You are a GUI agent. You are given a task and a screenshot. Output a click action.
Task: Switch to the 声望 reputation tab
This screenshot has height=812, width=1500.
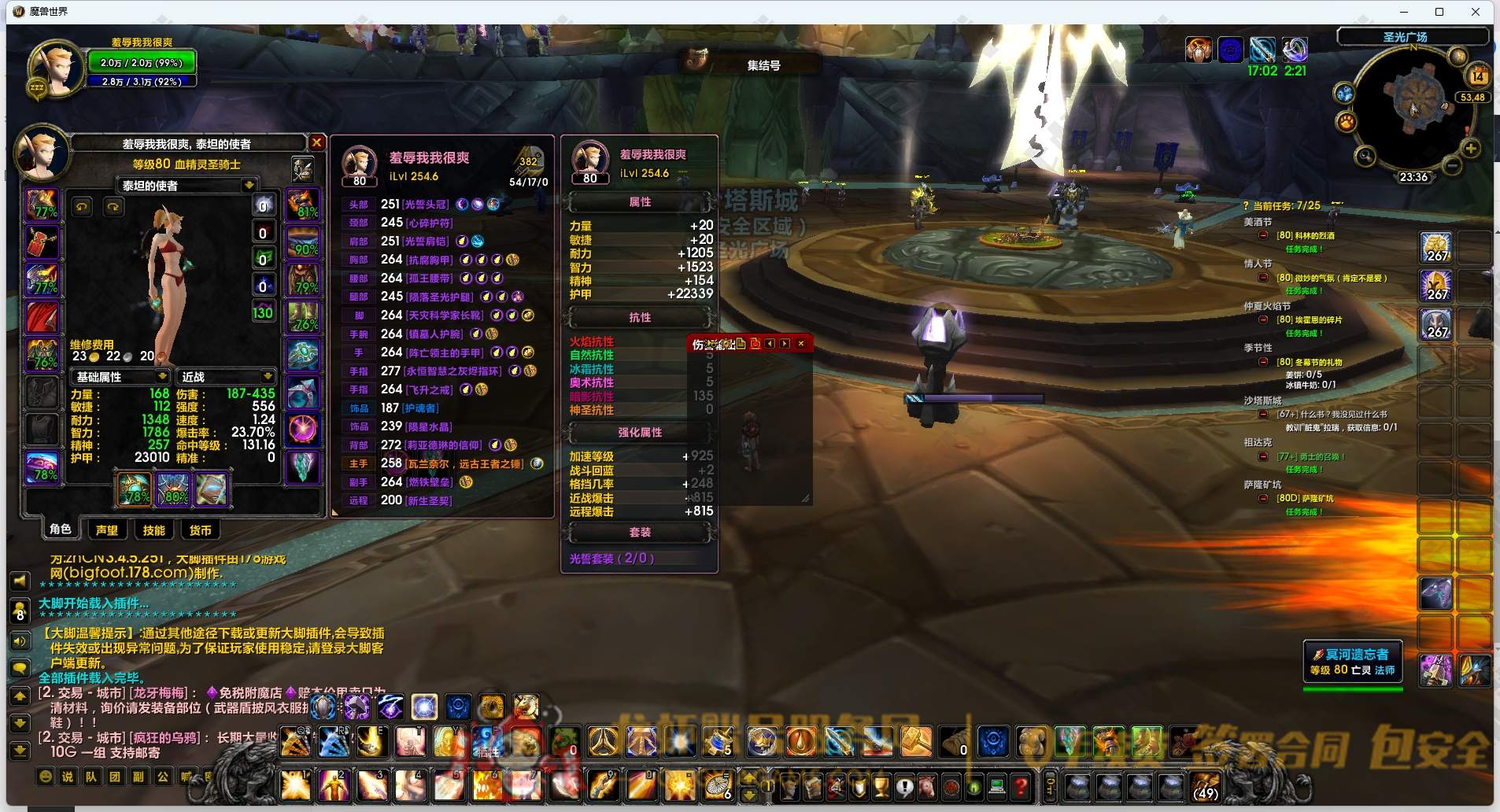[106, 530]
